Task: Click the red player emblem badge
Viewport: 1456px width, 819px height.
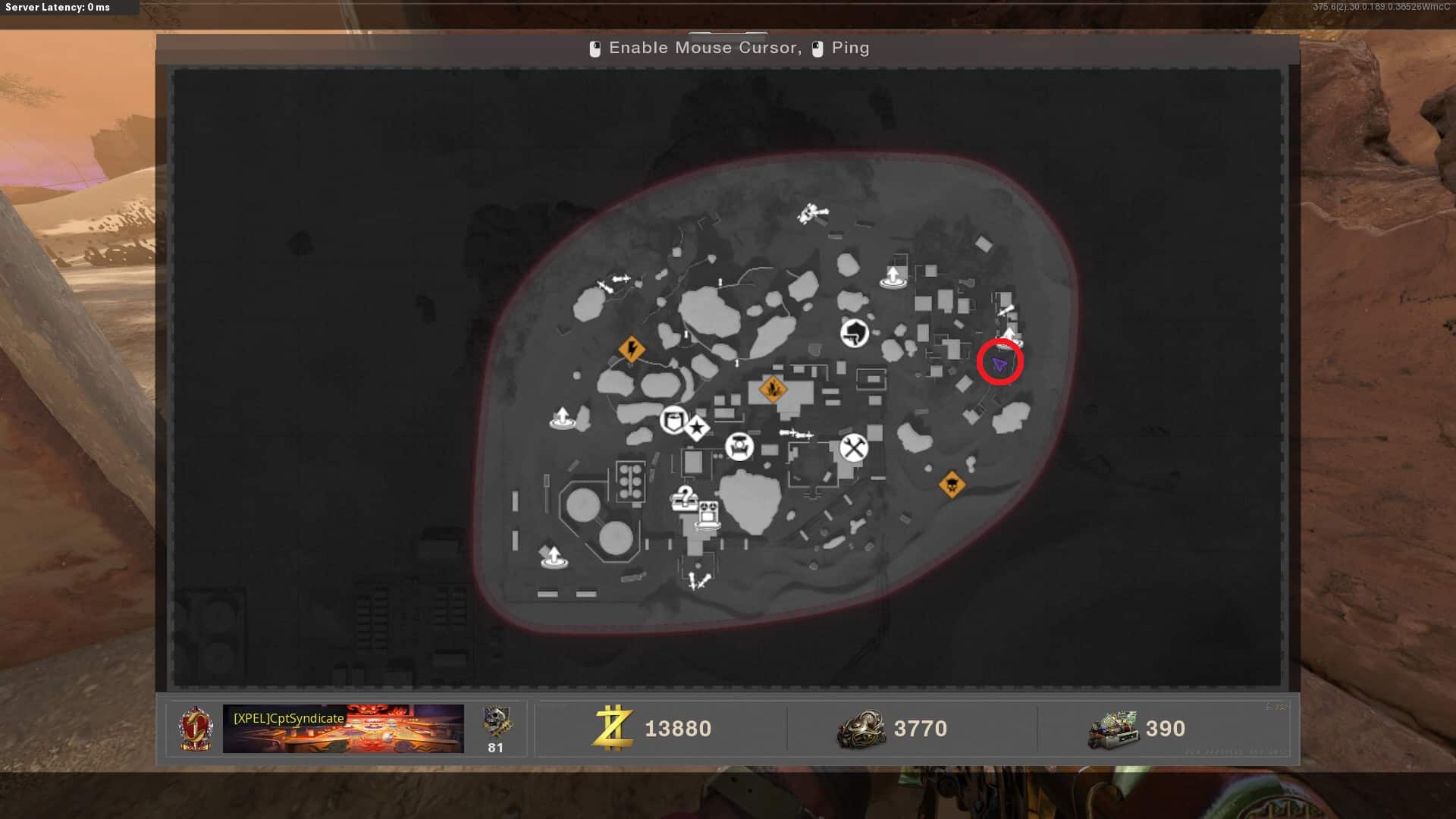Action: click(195, 729)
